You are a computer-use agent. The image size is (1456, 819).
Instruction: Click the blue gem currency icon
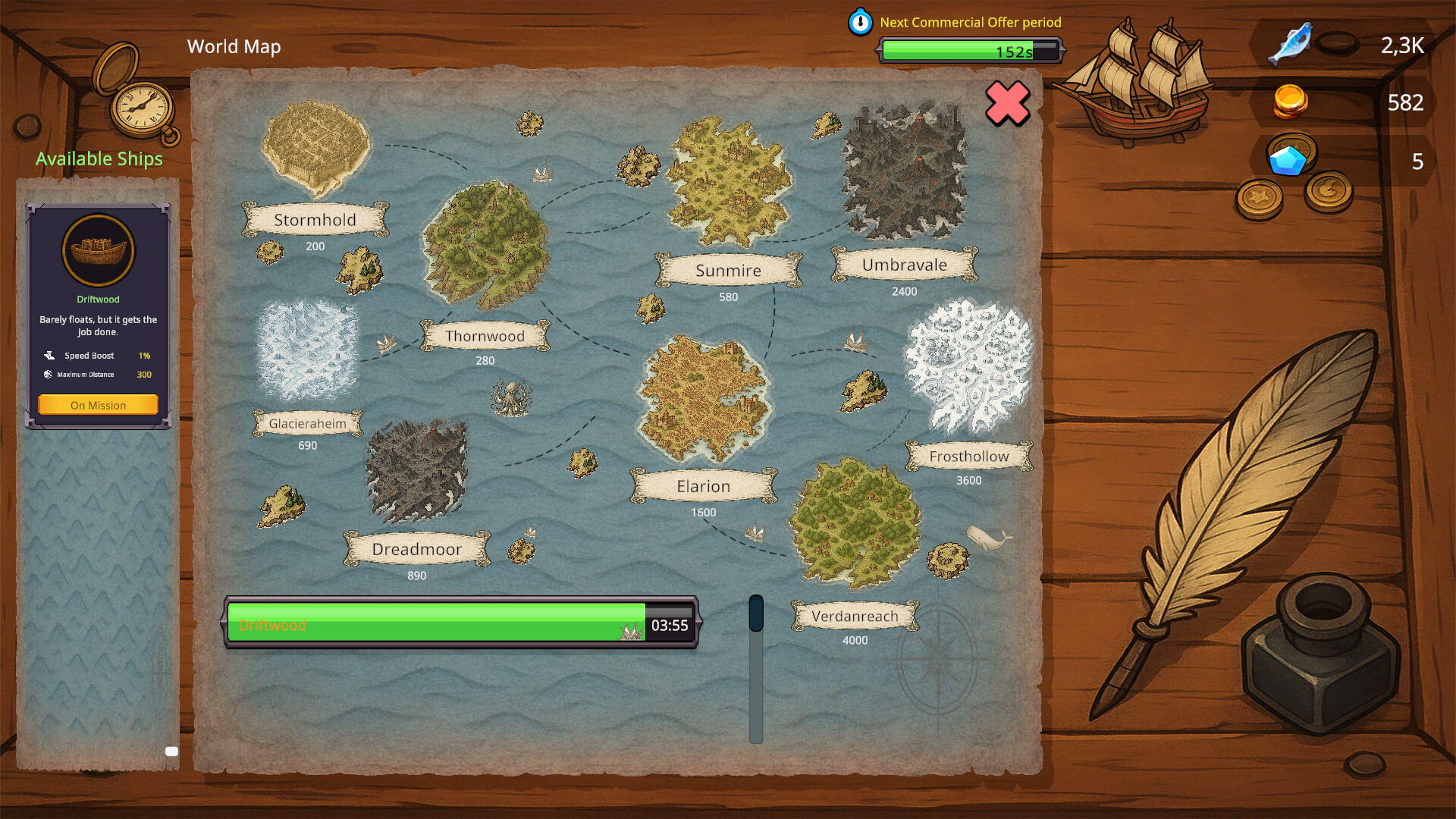(x=1287, y=161)
